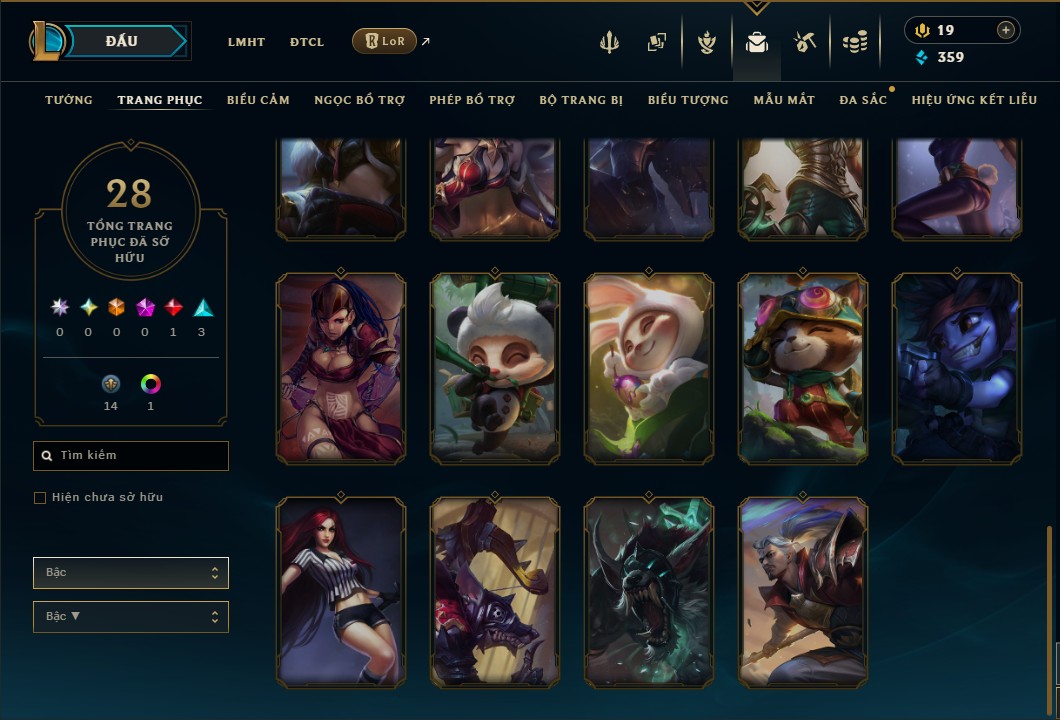Select the dark werewolf Warwick skin card

[649, 592]
